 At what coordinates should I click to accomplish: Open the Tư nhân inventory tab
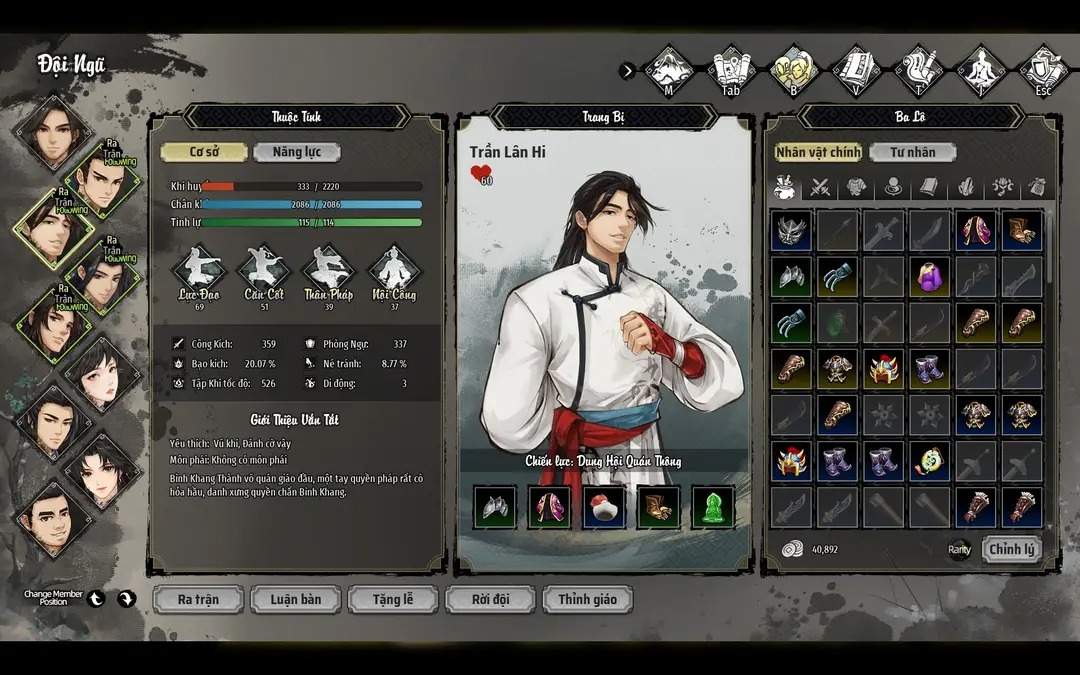tap(912, 152)
